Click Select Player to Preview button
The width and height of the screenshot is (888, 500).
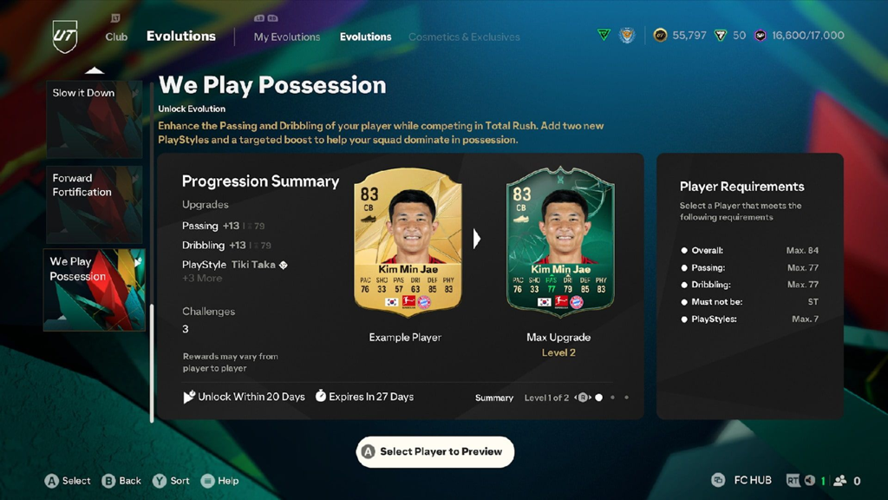(435, 452)
